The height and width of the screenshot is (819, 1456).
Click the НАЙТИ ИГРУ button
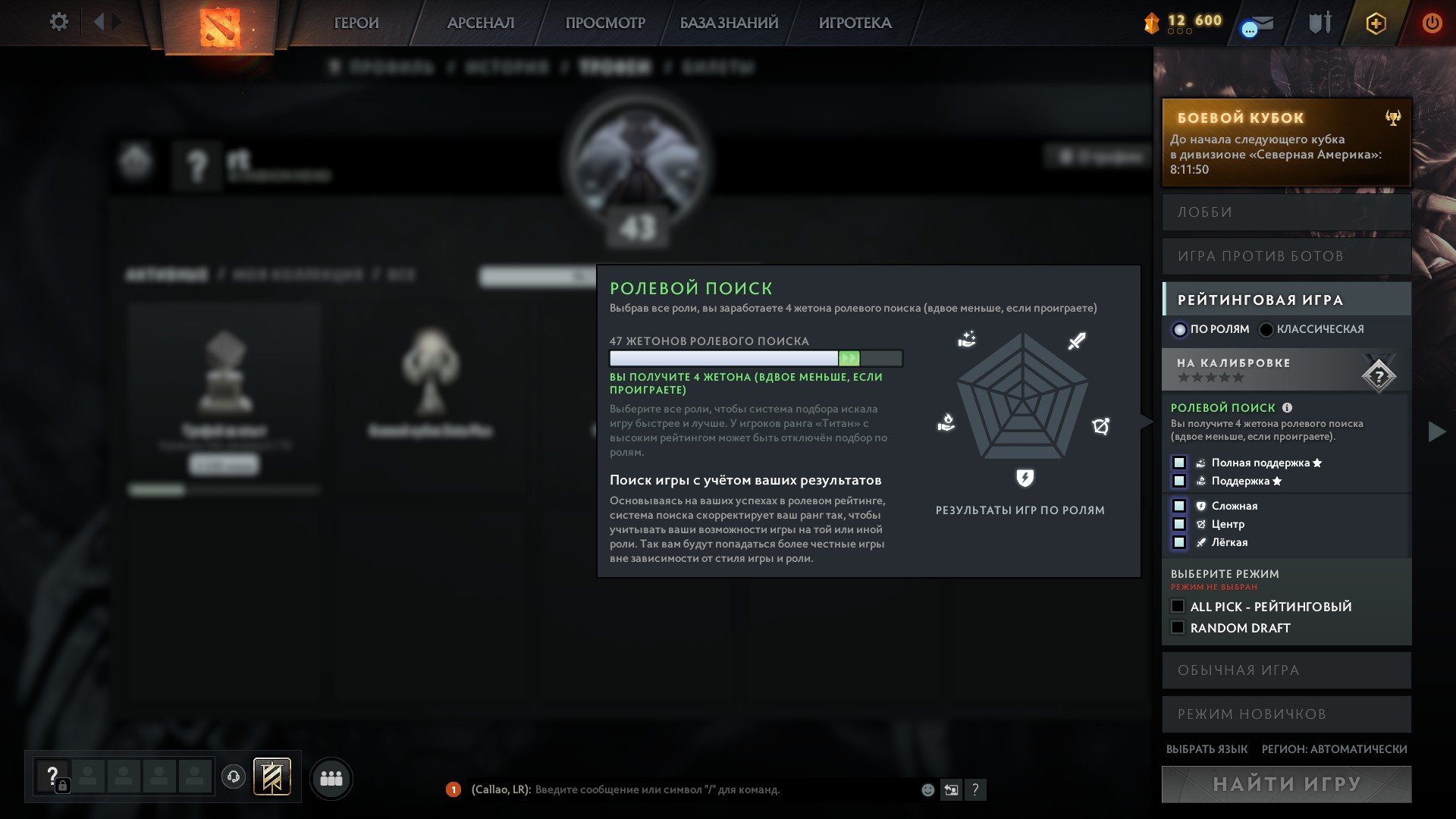(x=1286, y=785)
